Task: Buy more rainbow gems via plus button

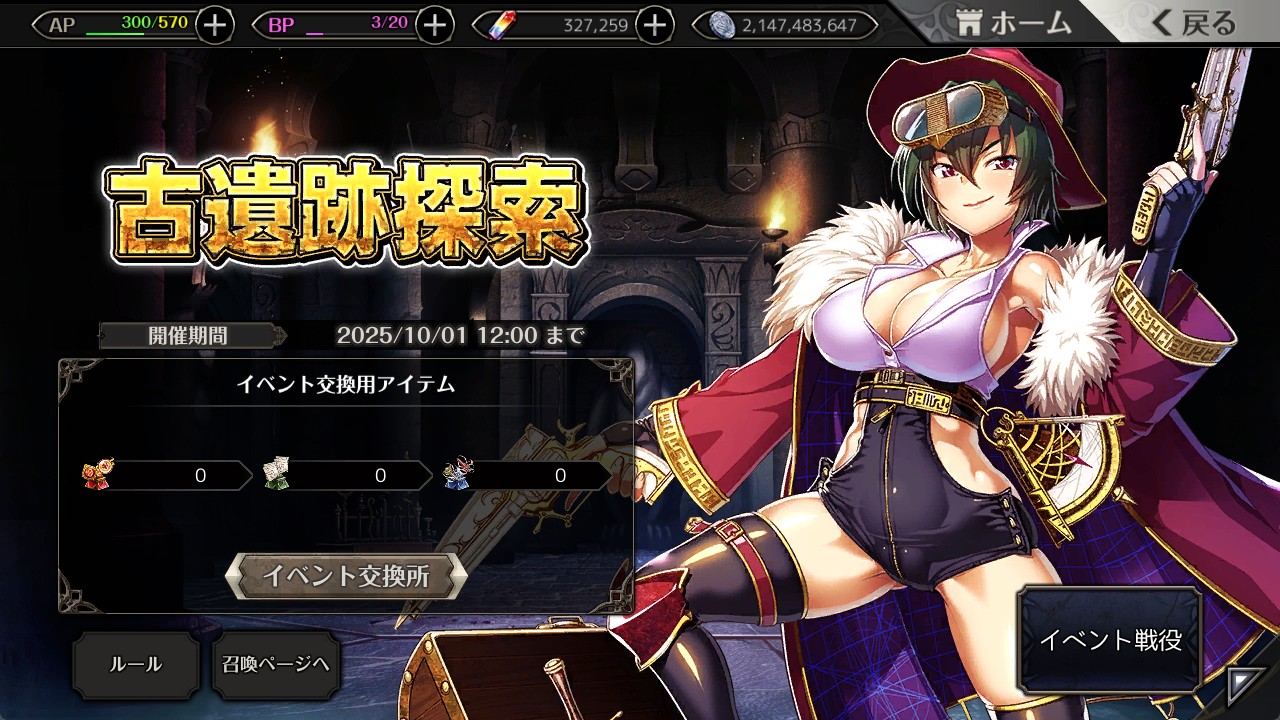Action: pos(654,25)
